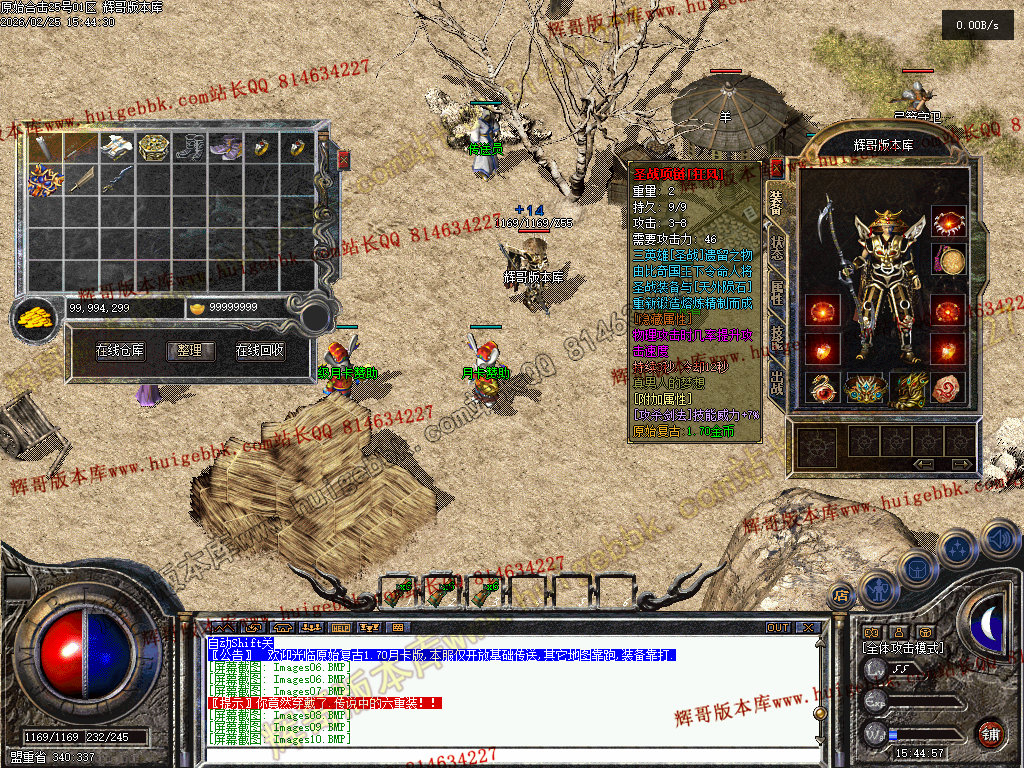Image resolution: width=1024 pixels, height=768 pixels.
Task: Pick the white armor item in inventory
Action: pos(116,148)
